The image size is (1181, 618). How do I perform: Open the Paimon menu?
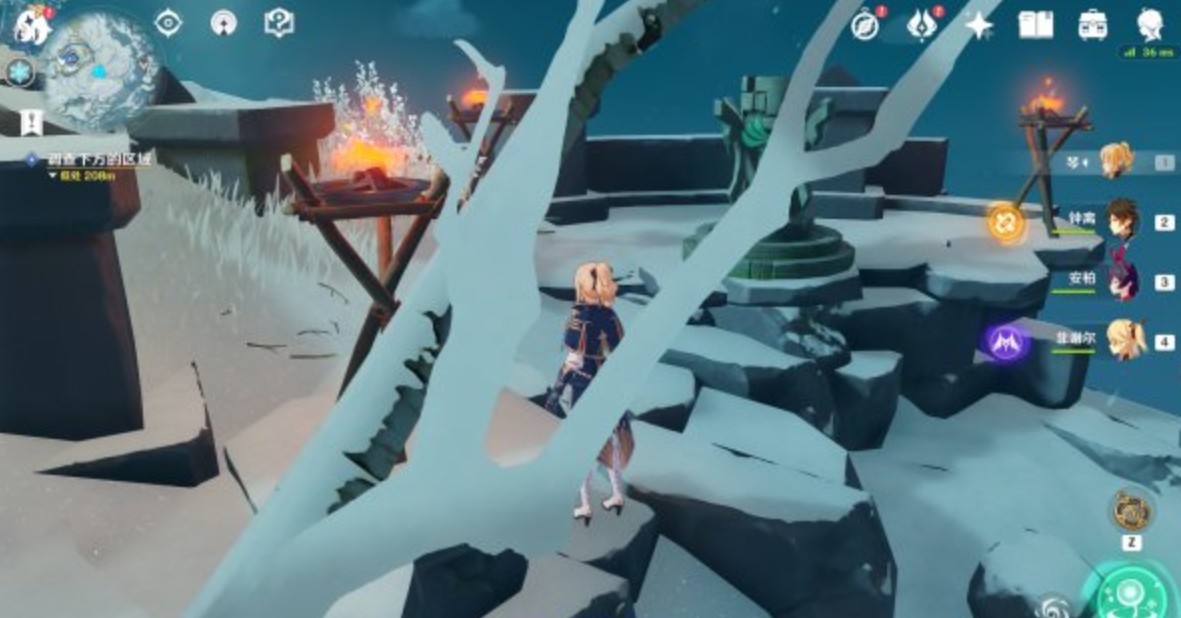coord(31,24)
